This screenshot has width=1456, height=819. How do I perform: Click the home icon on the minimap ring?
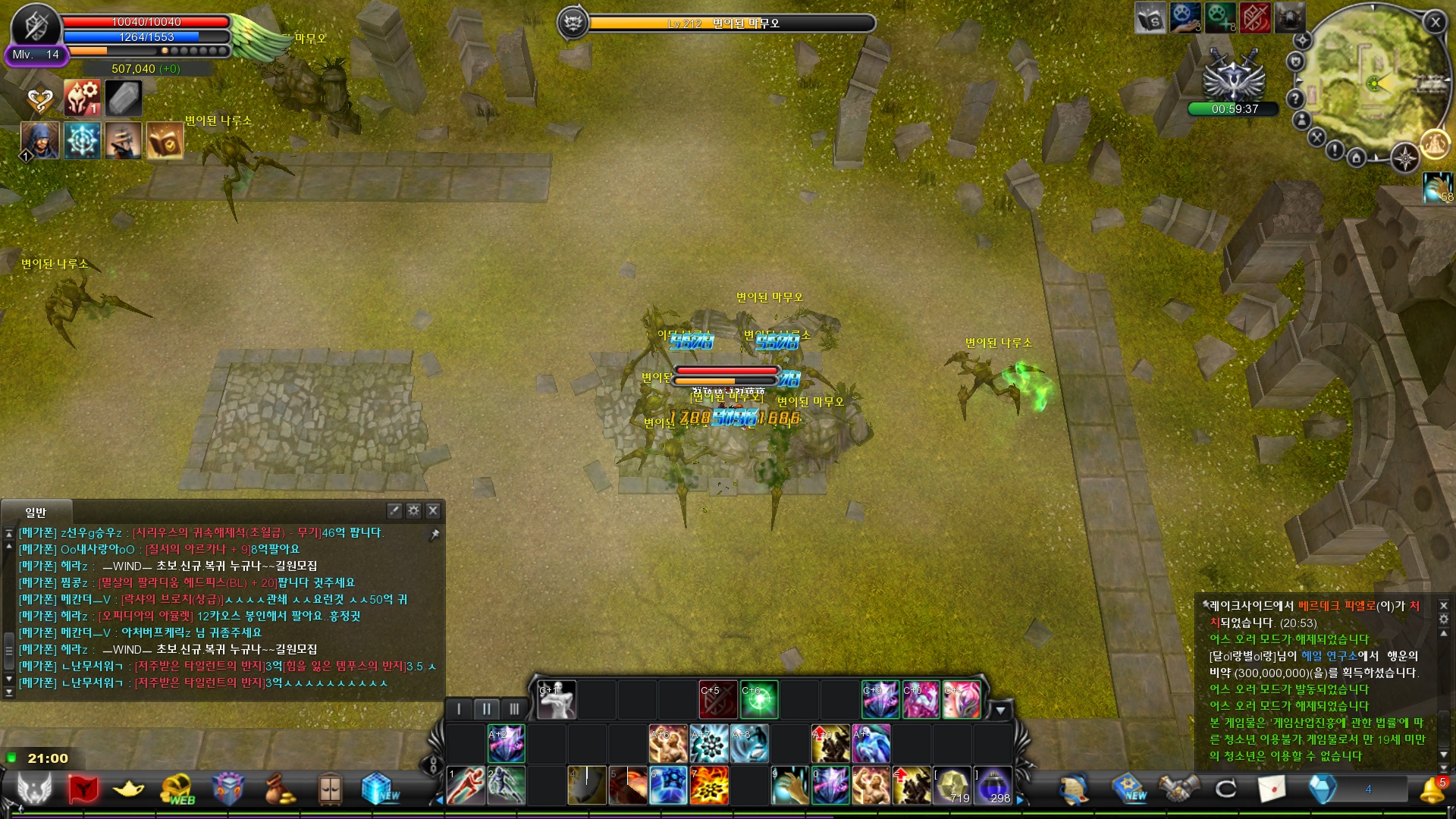tap(1357, 158)
